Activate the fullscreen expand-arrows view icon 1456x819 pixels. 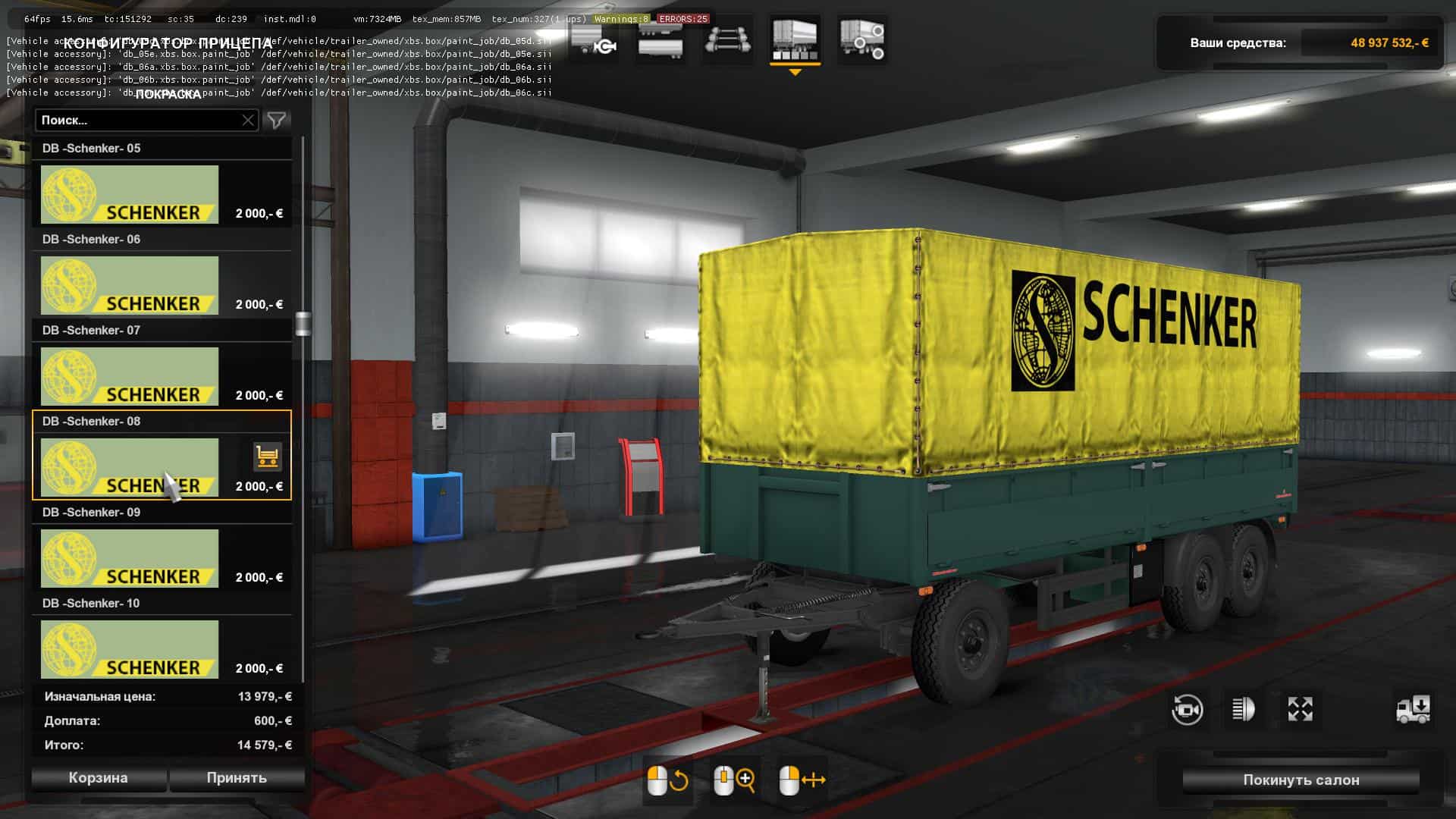click(1300, 710)
